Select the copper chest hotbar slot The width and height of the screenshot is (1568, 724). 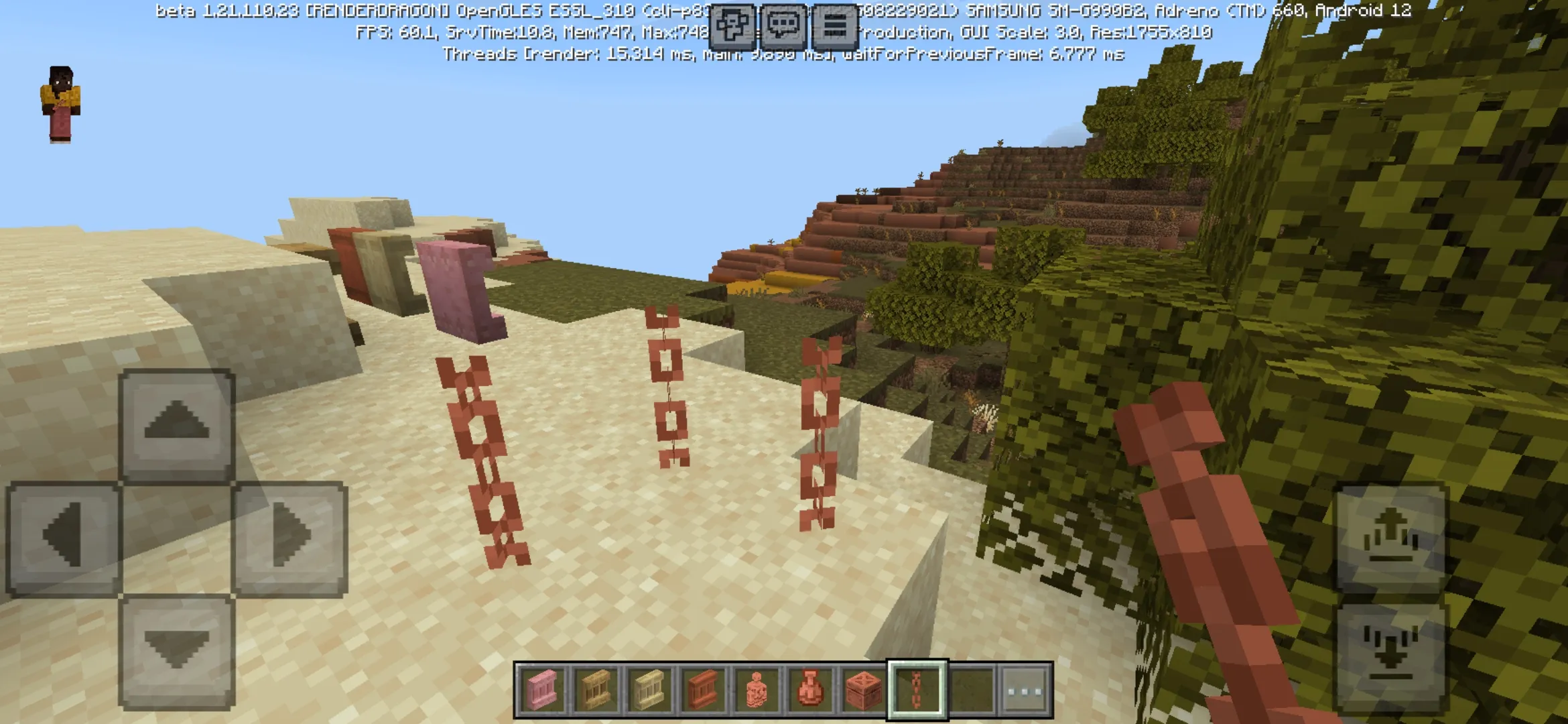[x=863, y=690]
